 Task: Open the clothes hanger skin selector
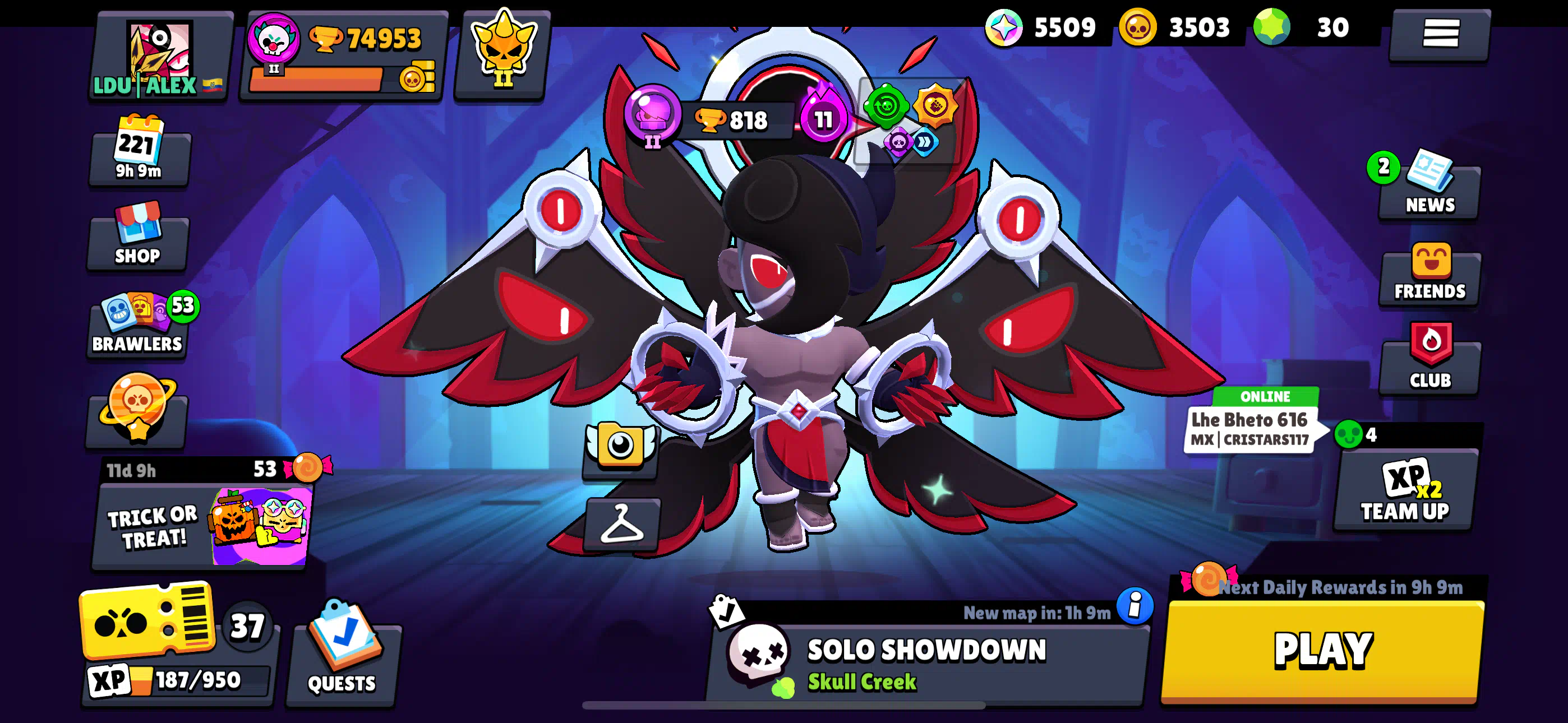tap(621, 525)
